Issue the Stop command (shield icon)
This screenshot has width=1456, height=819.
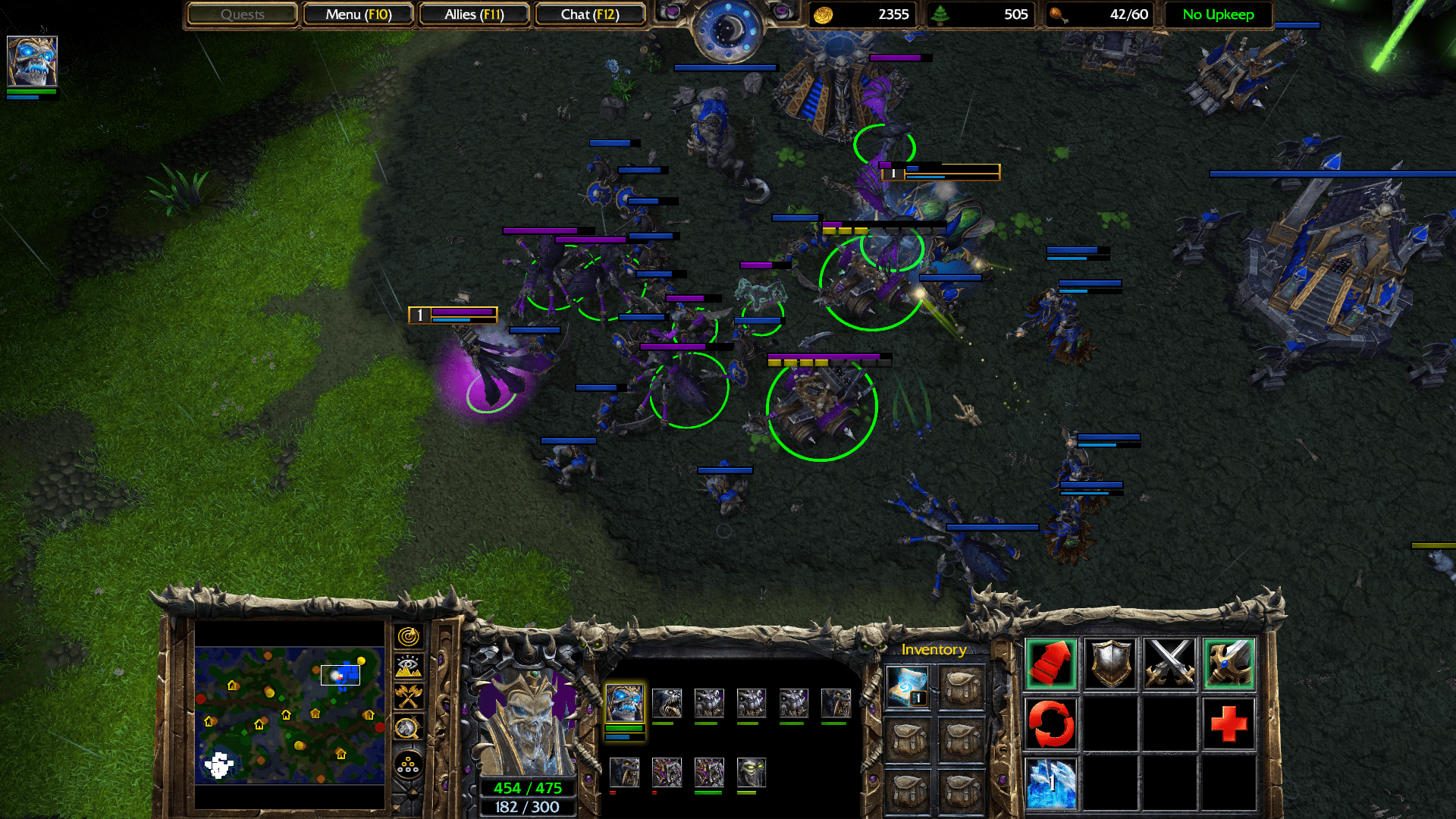tap(1110, 664)
